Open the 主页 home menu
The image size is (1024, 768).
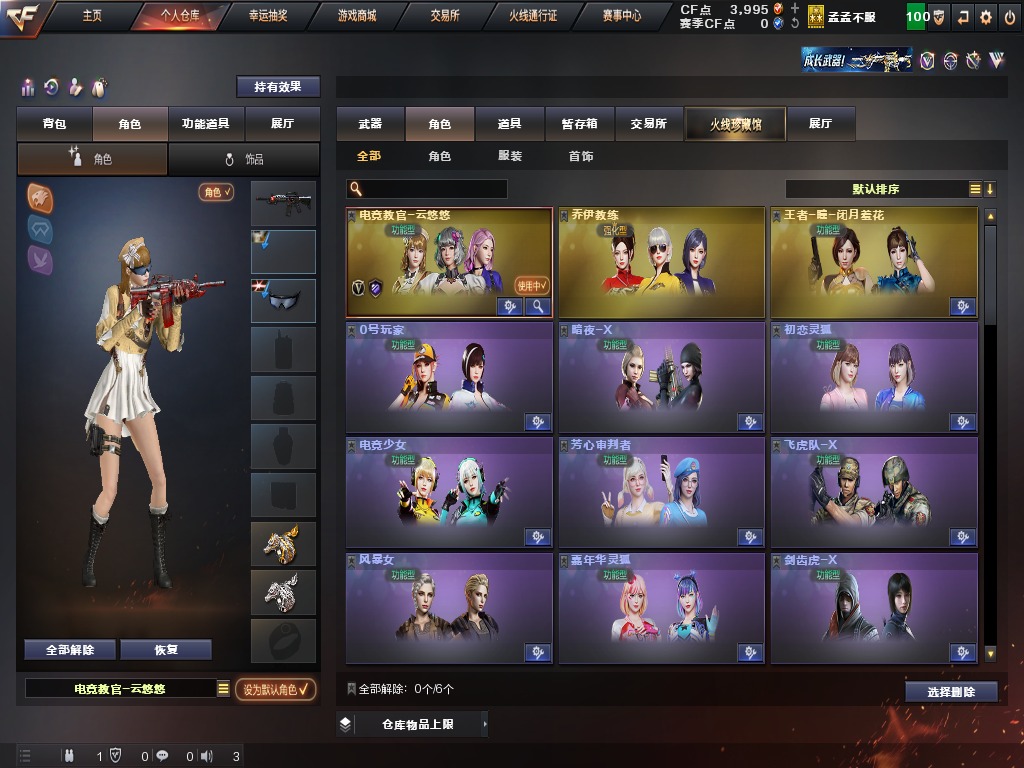tap(92, 16)
